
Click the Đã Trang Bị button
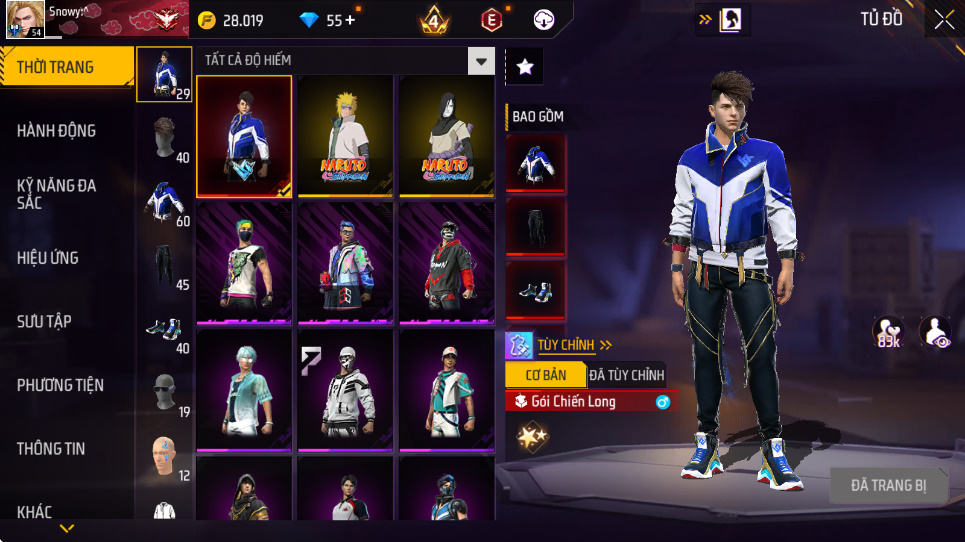coord(888,486)
